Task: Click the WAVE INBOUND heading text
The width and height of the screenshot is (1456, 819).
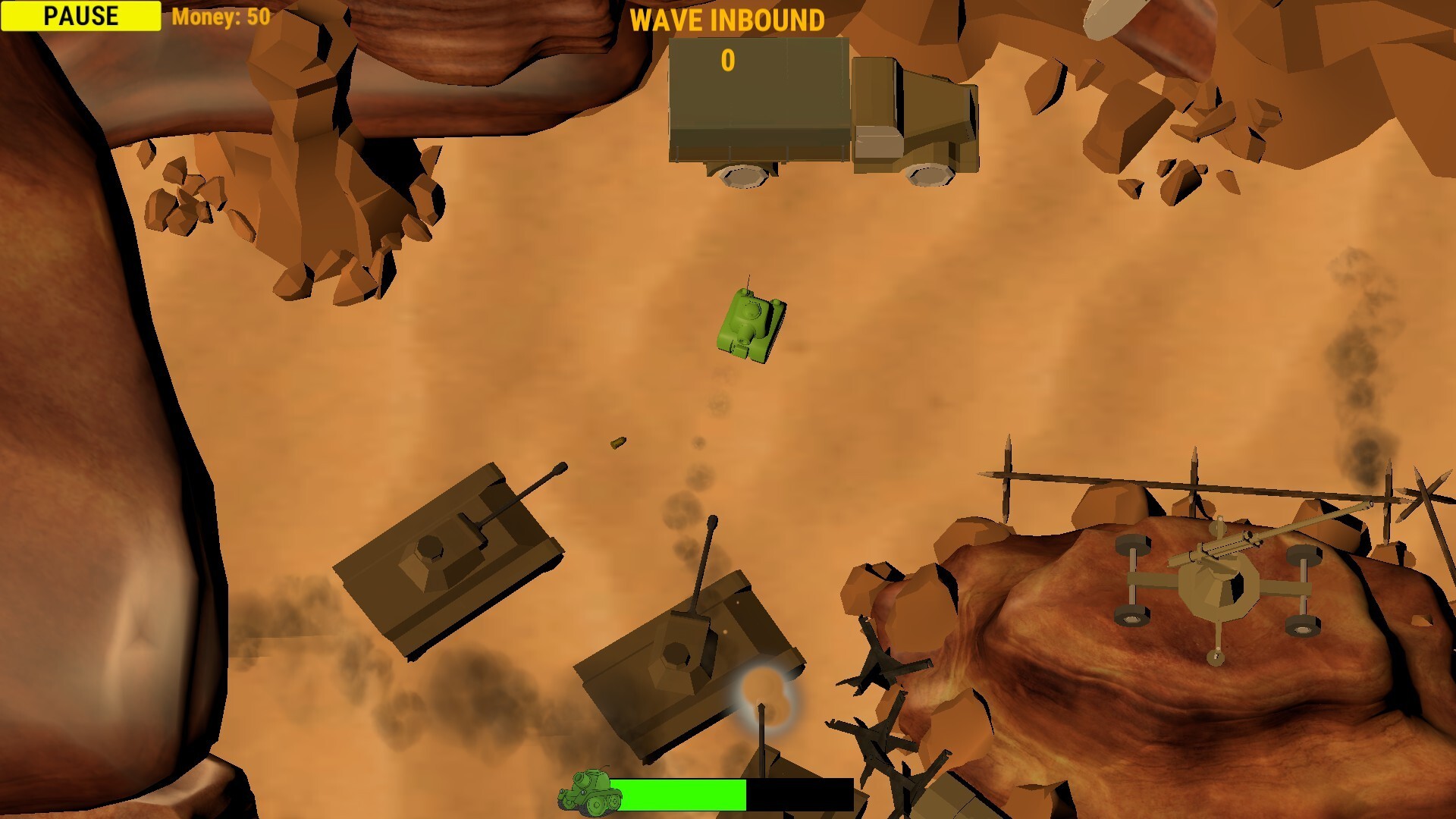Action: 729,20
